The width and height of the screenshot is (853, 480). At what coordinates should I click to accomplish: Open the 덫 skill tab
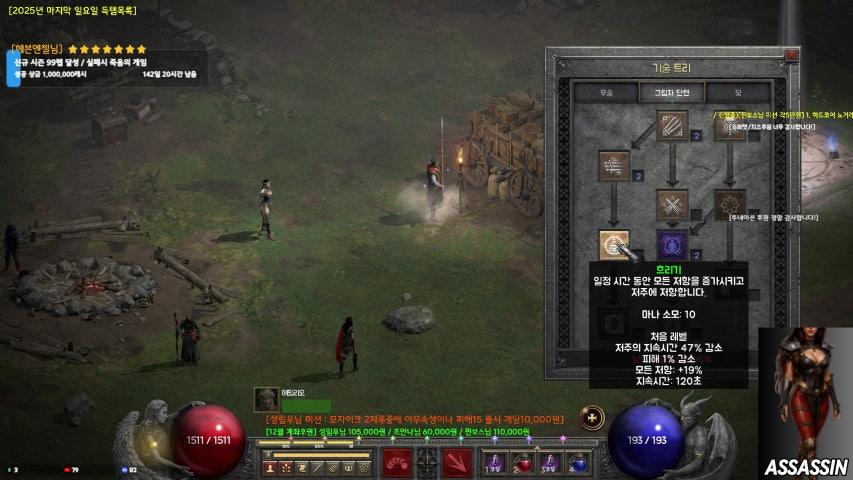[738, 93]
